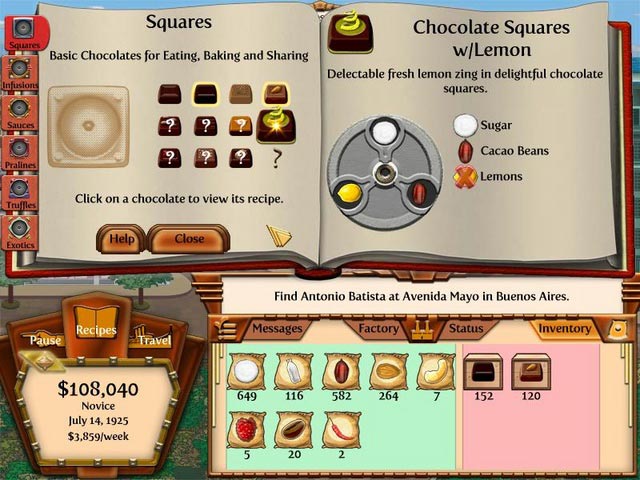Select the Exotics recipe tab
The image size is (640, 480).
click(20, 231)
